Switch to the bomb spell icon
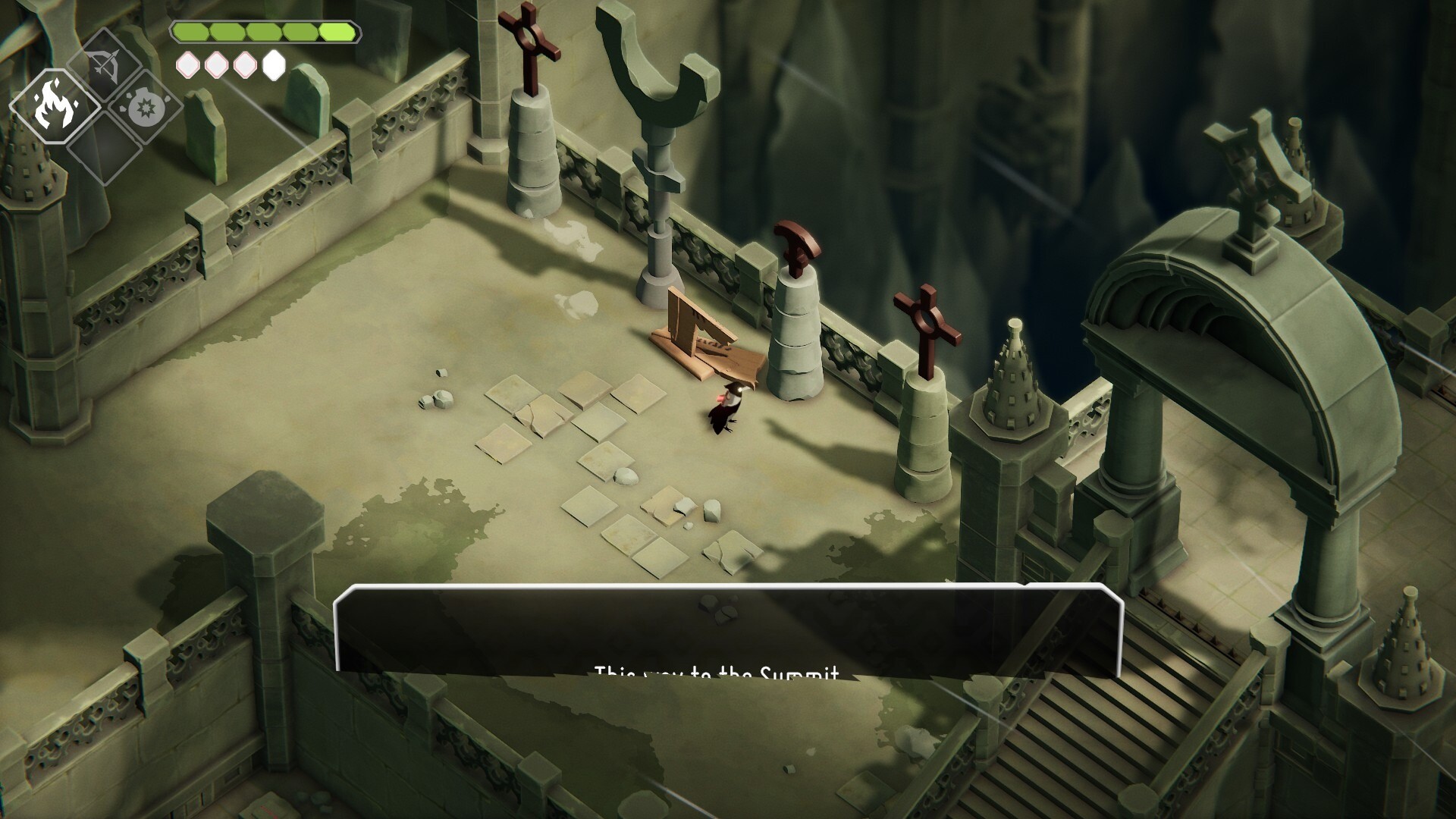 pos(143,108)
